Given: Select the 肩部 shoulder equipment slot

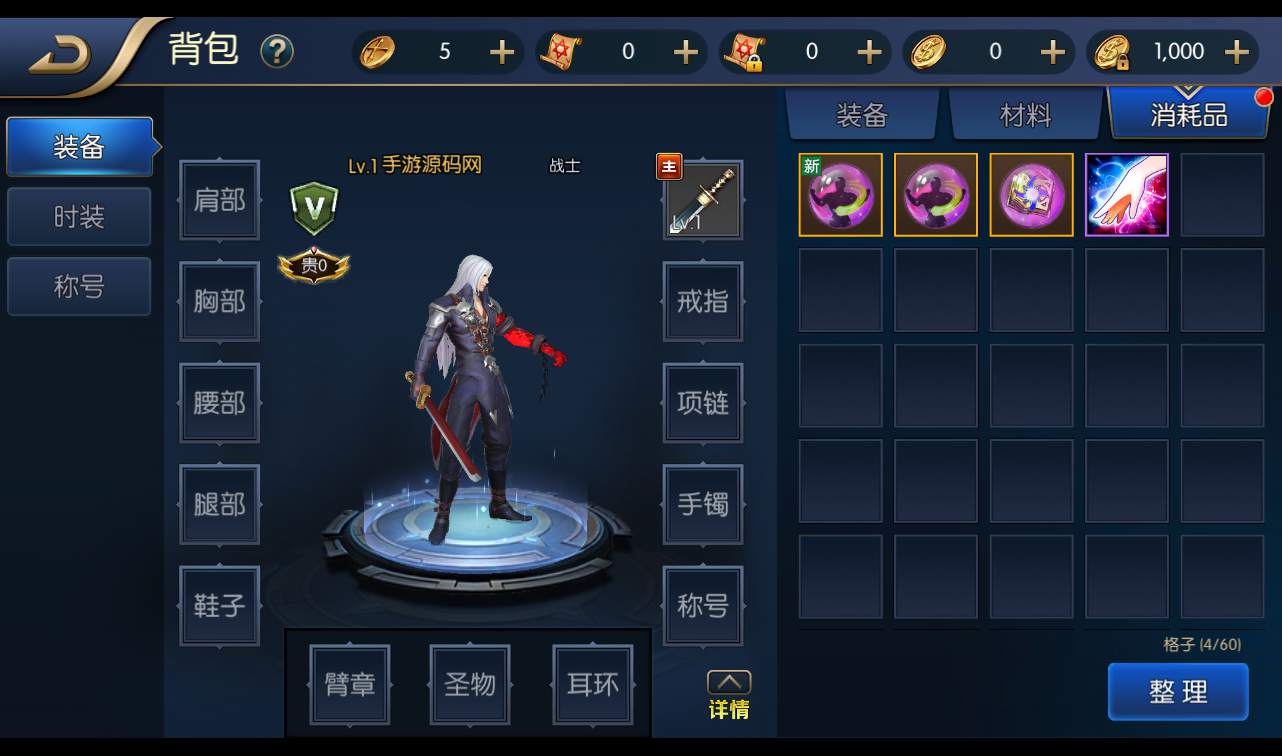Looking at the screenshot, I should [219, 201].
